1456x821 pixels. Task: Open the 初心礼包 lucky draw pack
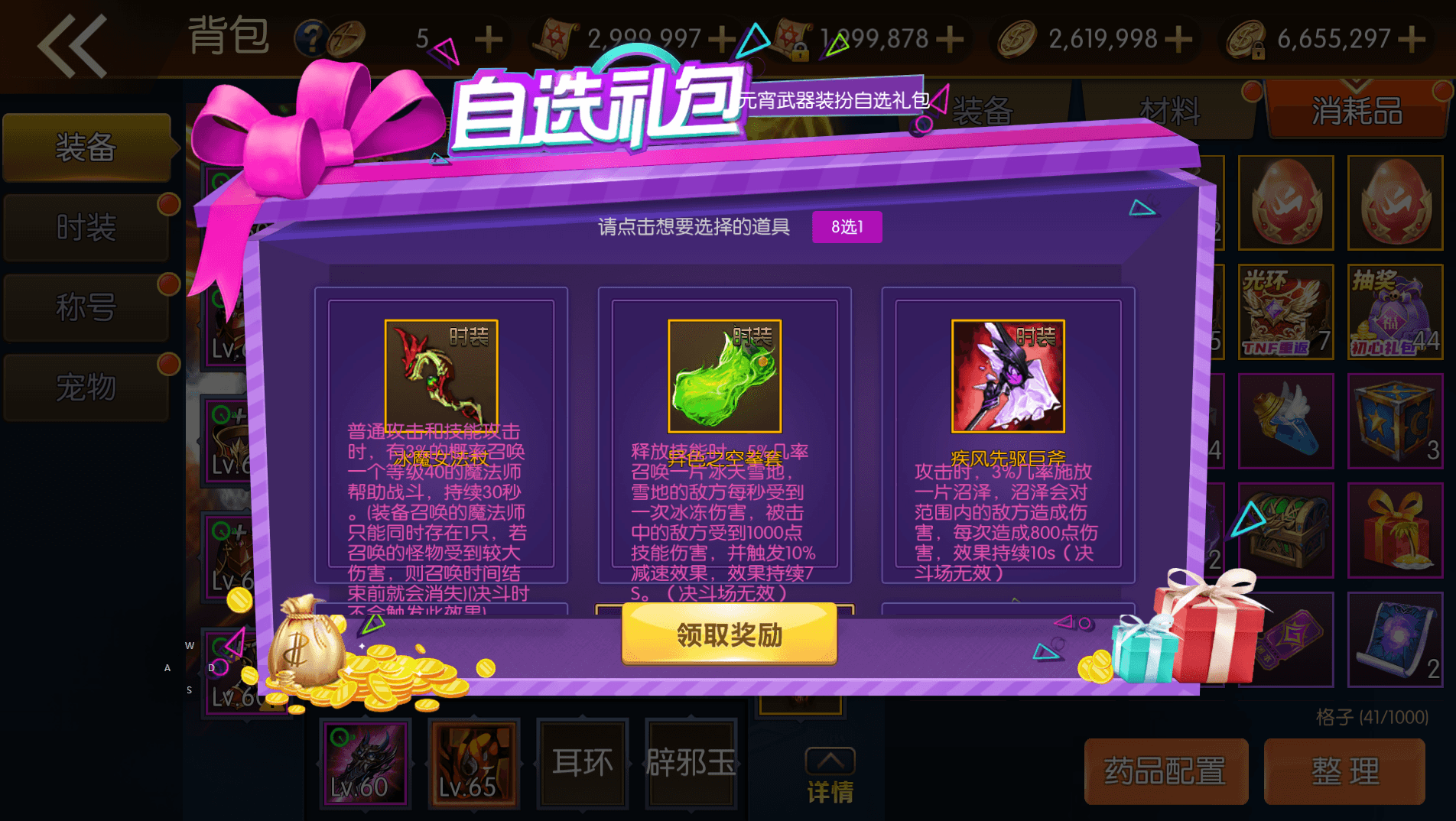pos(1395,310)
